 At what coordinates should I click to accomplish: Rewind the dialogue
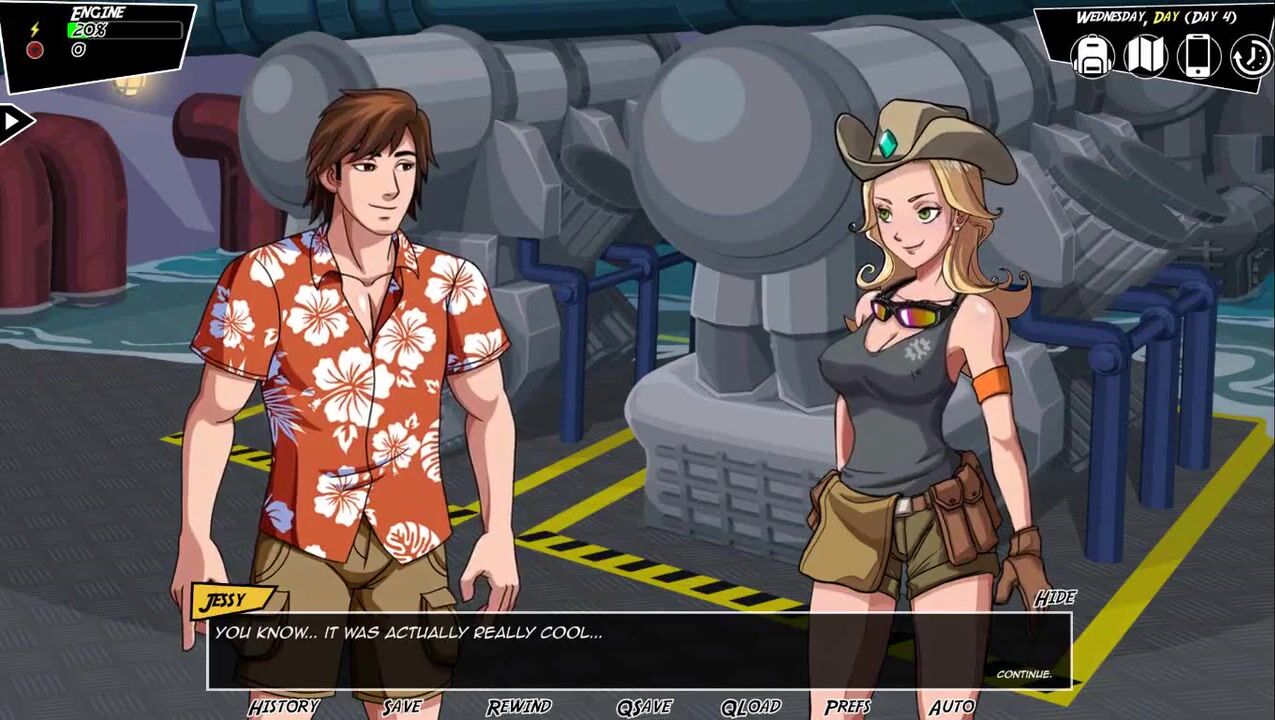[x=519, y=707]
